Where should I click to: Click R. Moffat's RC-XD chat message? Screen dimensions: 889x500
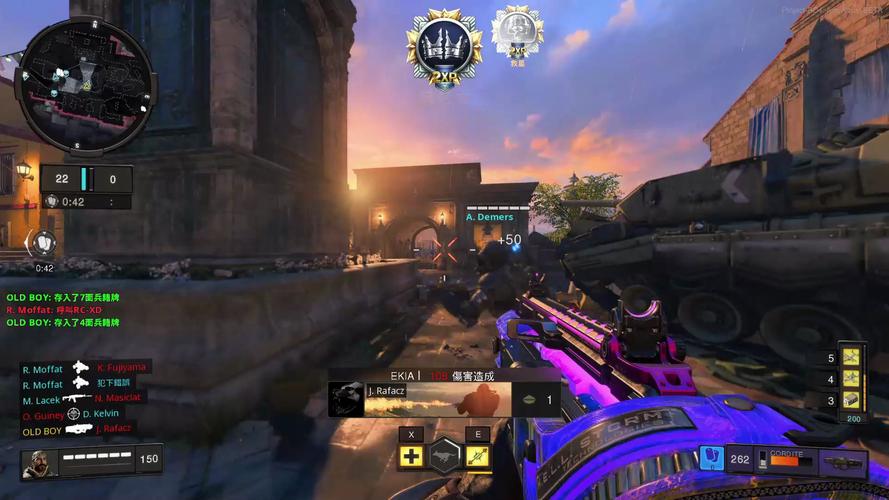click(54, 310)
